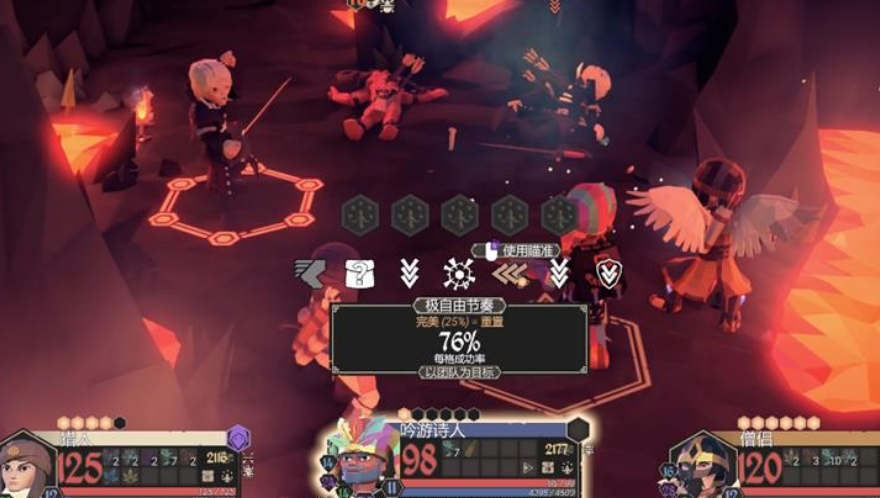Click the grey left arrow ability icon
This screenshot has width=880, height=498.
(x=309, y=273)
